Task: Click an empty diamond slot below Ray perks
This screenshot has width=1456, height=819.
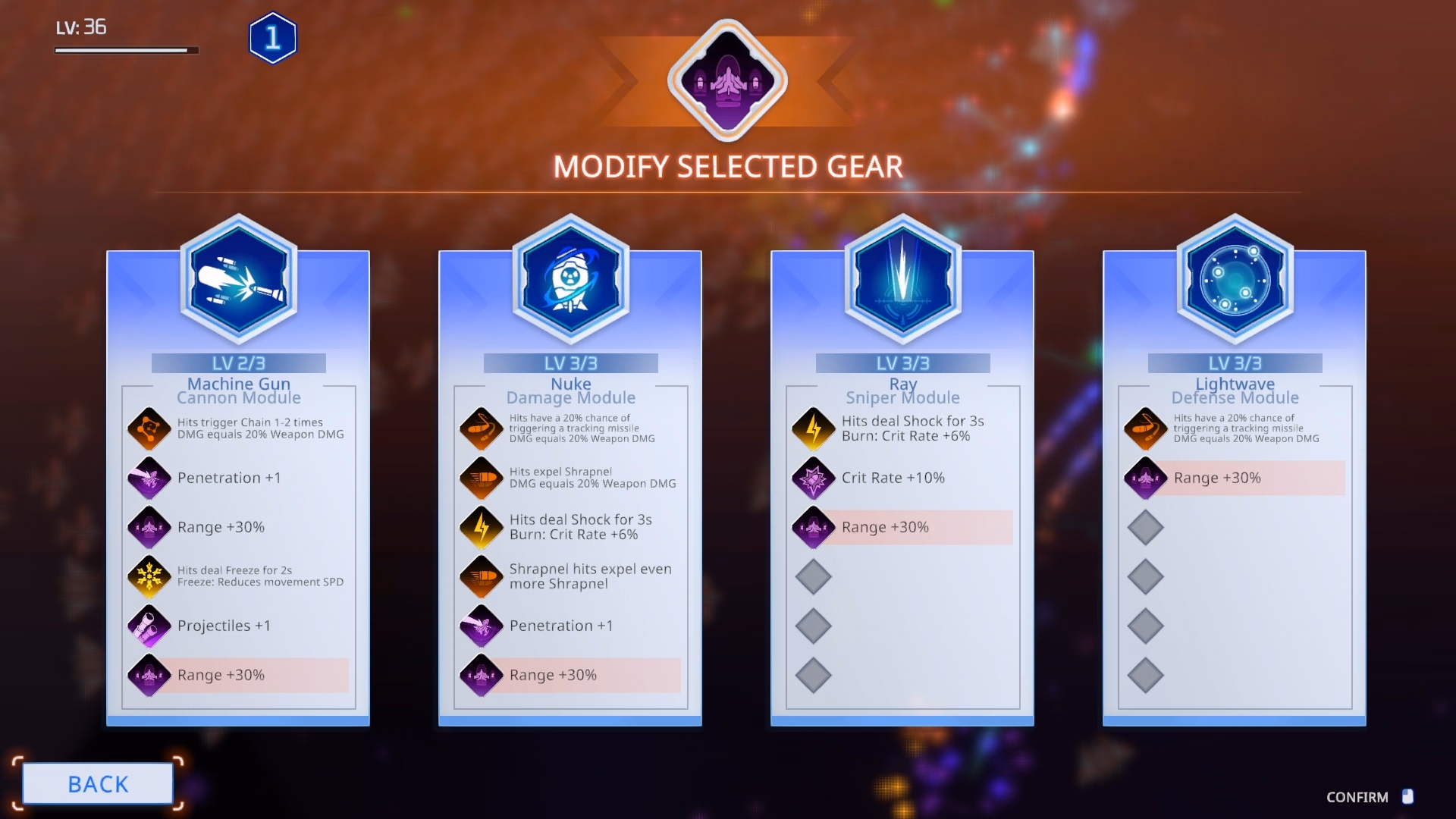Action: tap(813, 576)
